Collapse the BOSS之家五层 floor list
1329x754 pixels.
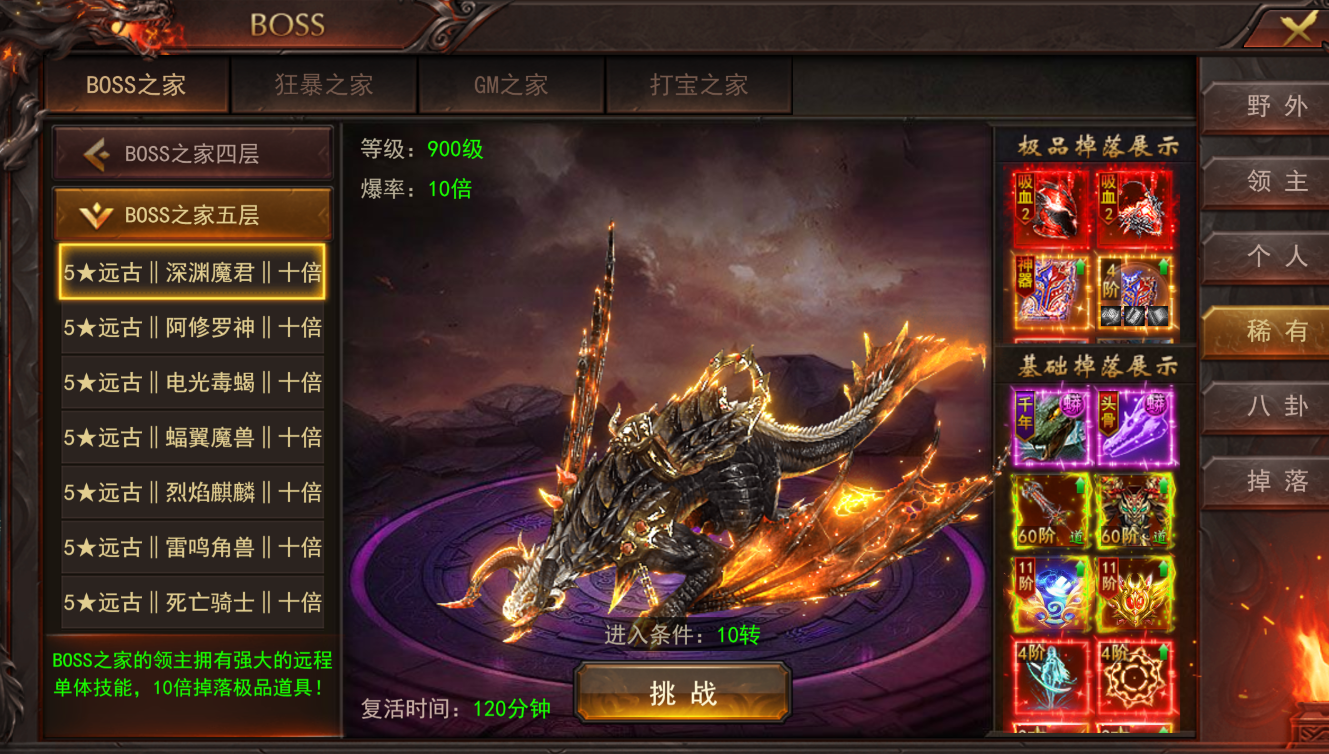[192, 214]
